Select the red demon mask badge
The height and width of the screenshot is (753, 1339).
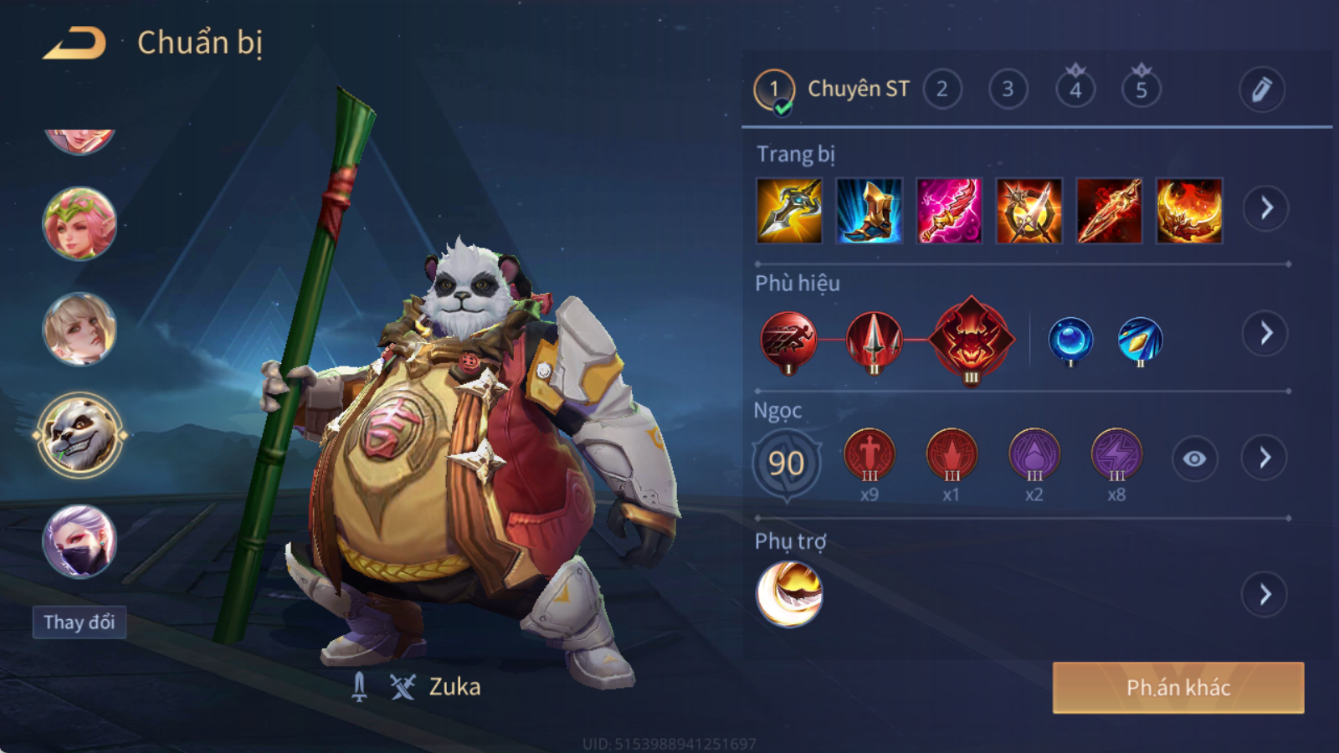click(971, 339)
